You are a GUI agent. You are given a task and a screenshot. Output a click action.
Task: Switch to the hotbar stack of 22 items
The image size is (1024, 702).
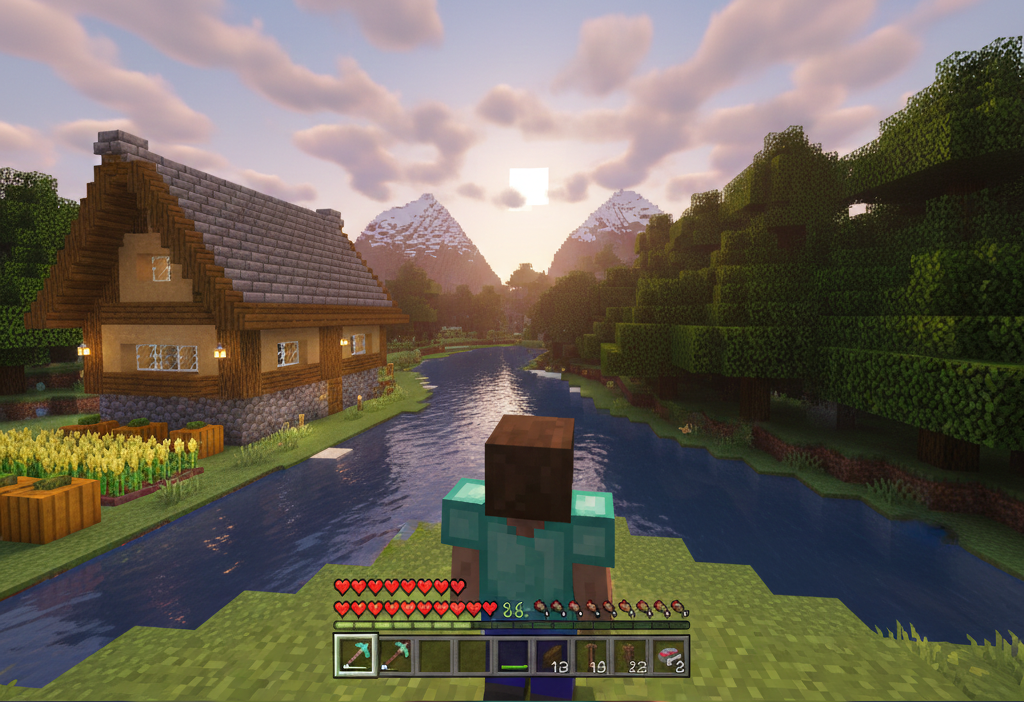pos(630,656)
